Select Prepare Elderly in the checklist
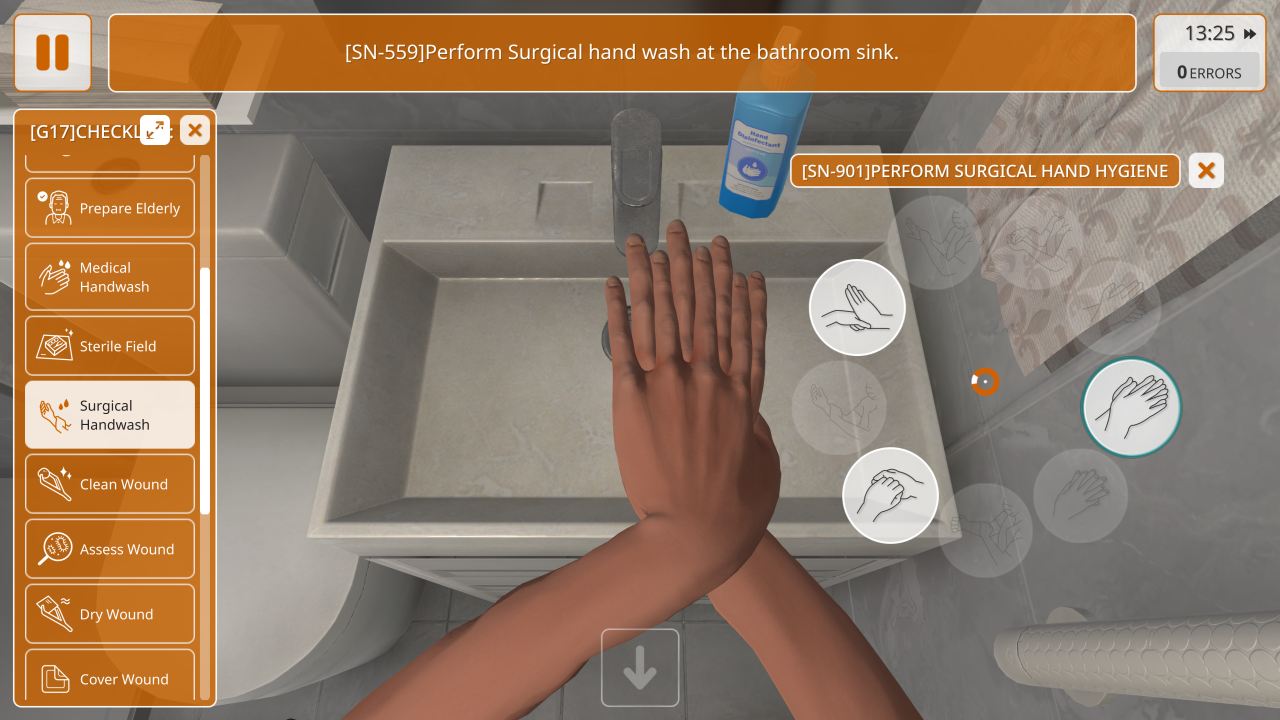Screen dimensions: 1280x720 [x=110, y=208]
